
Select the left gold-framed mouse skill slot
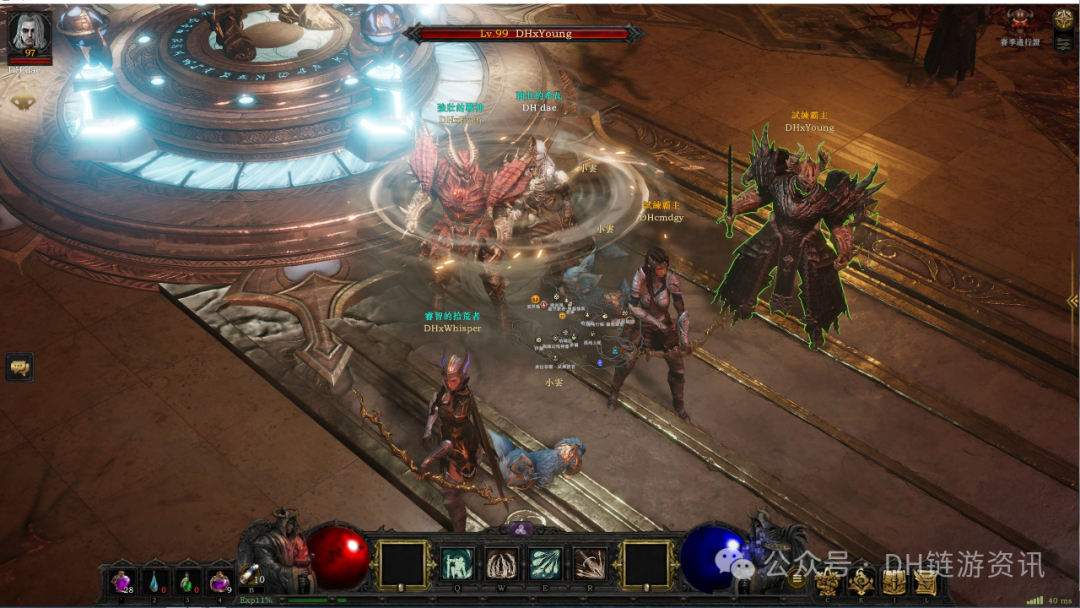(x=405, y=564)
